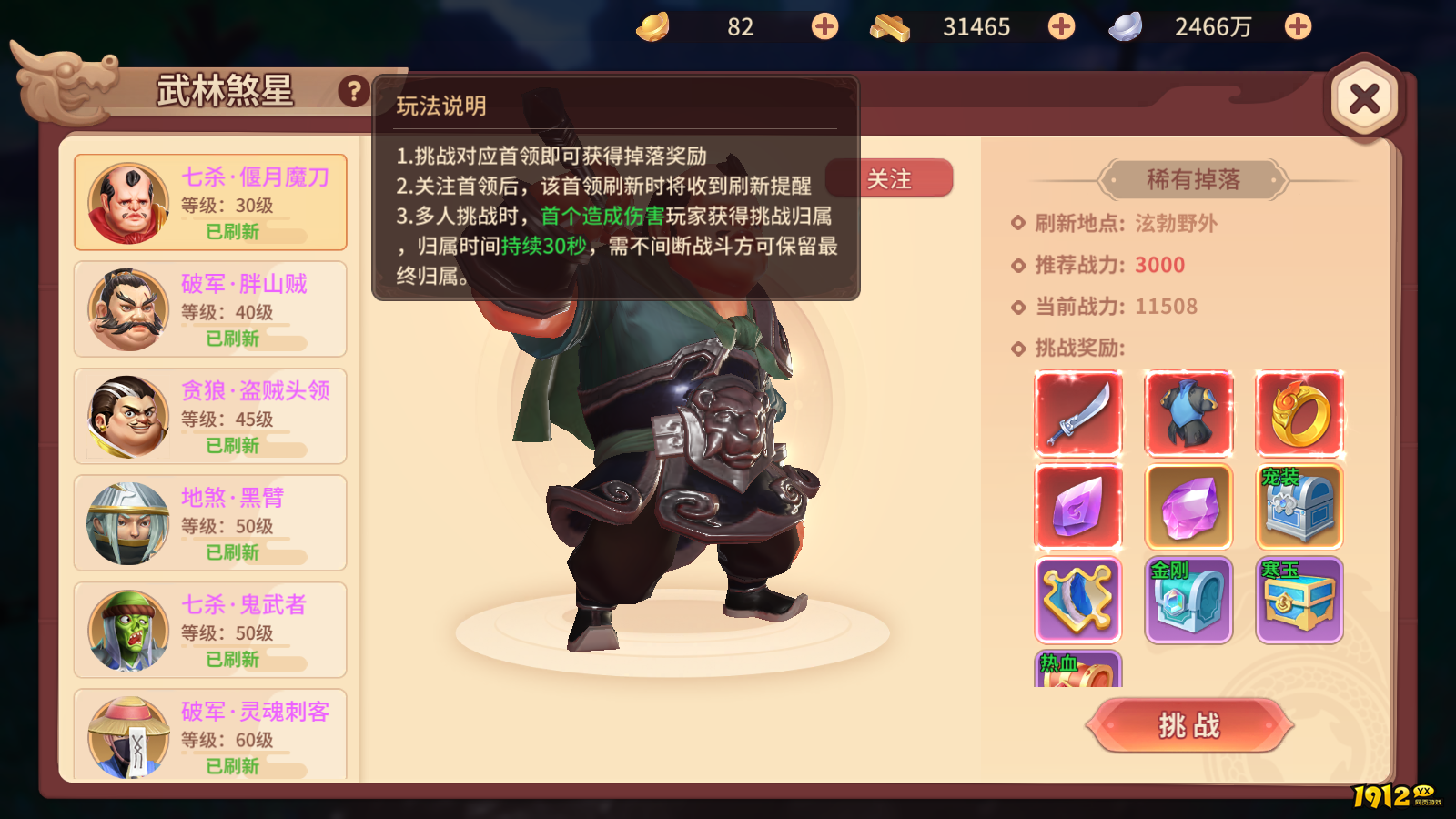Image resolution: width=1456 pixels, height=819 pixels.
Task: Click the sword weapon reward icon
Action: click(x=1078, y=413)
